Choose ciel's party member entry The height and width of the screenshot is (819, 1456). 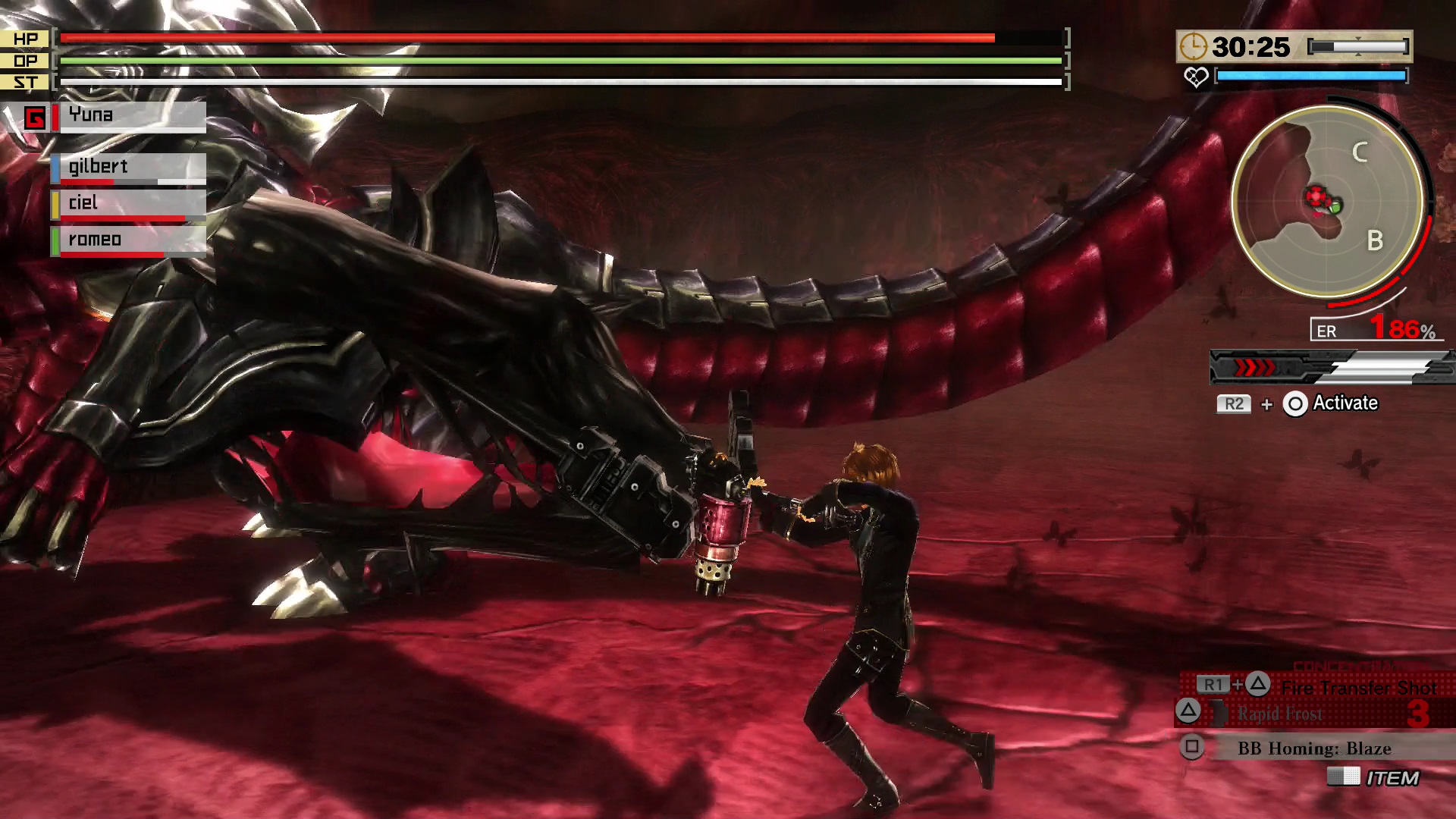(x=129, y=203)
